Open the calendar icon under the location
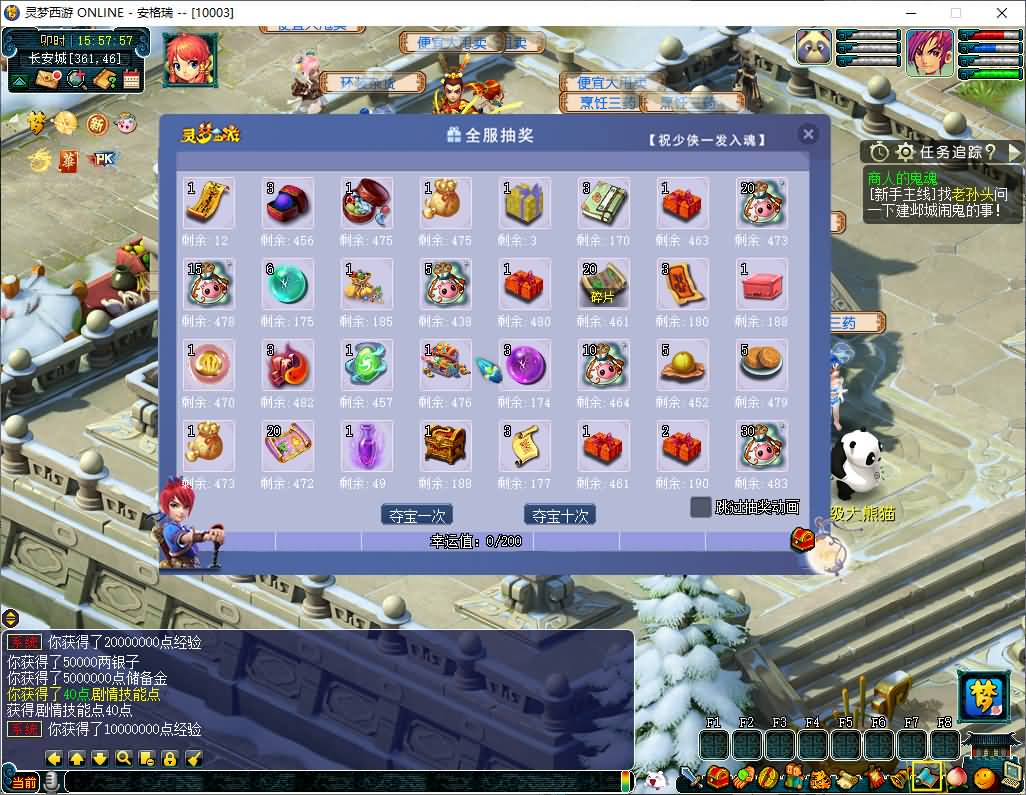The image size is (1026, 795). pyautogui.click(x=131, y=80)
